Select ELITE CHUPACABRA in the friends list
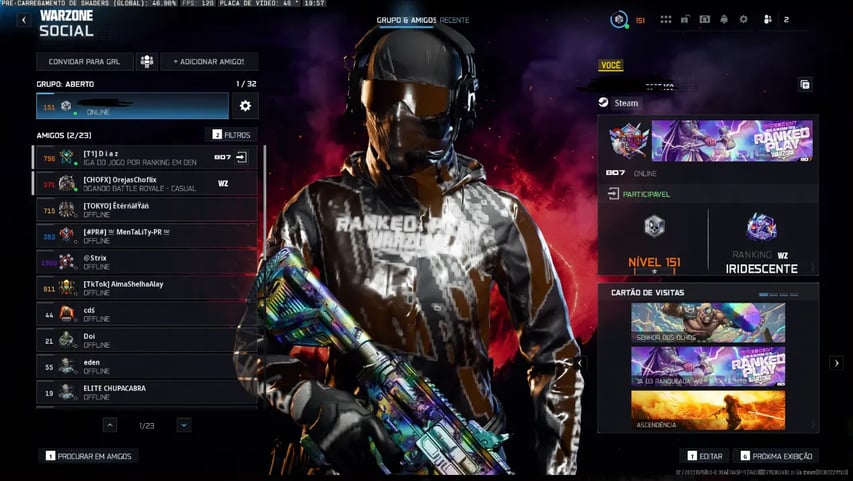This screenshot has width=853, height=481. 145,392
